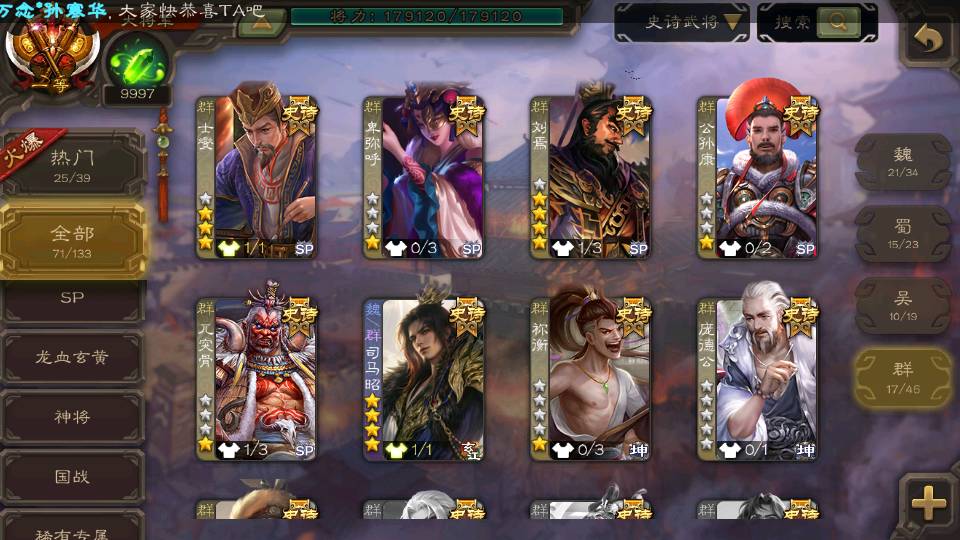Filter generals by 魏 faction
960x540 pixels.
(903, 161)
